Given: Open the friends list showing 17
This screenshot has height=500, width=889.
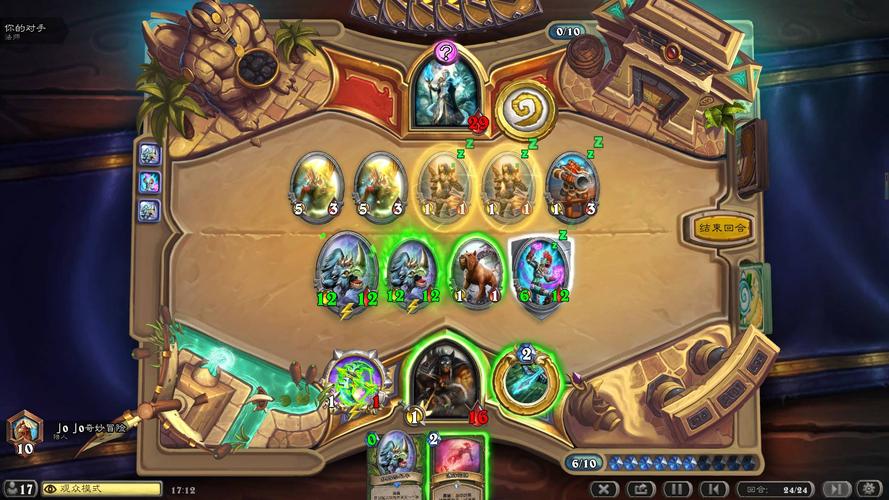Looking at the screenshot, I should tap(20, 489).
